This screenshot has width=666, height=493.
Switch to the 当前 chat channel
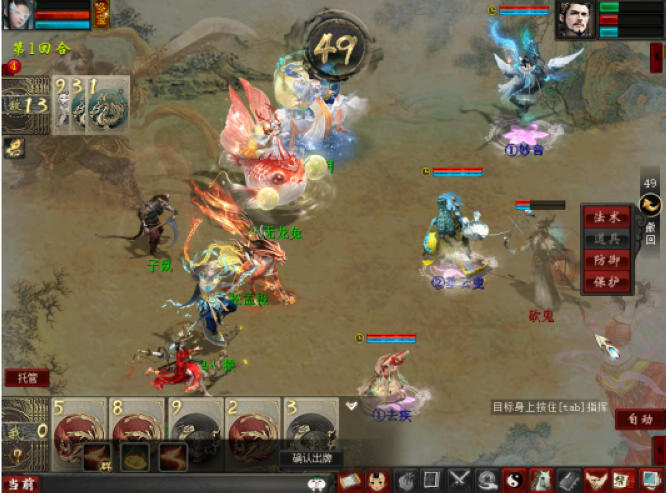(20, 484)
